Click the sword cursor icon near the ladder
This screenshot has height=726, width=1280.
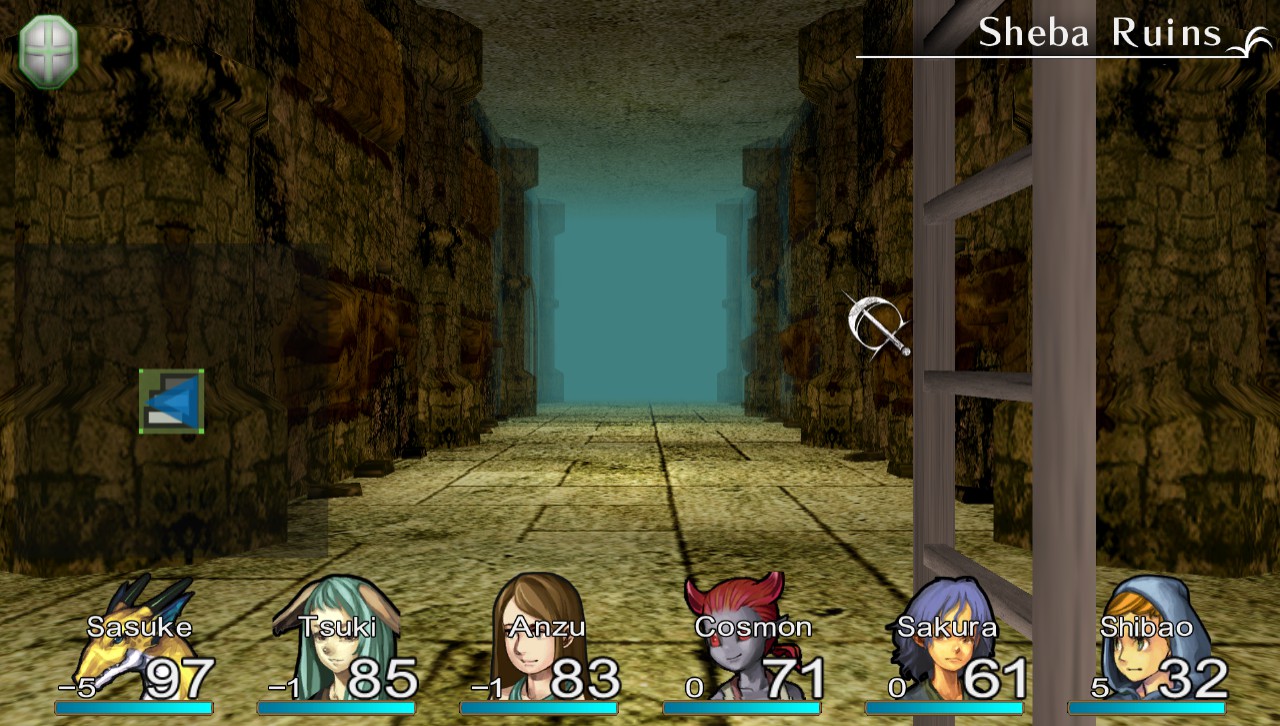pos(875,325)
